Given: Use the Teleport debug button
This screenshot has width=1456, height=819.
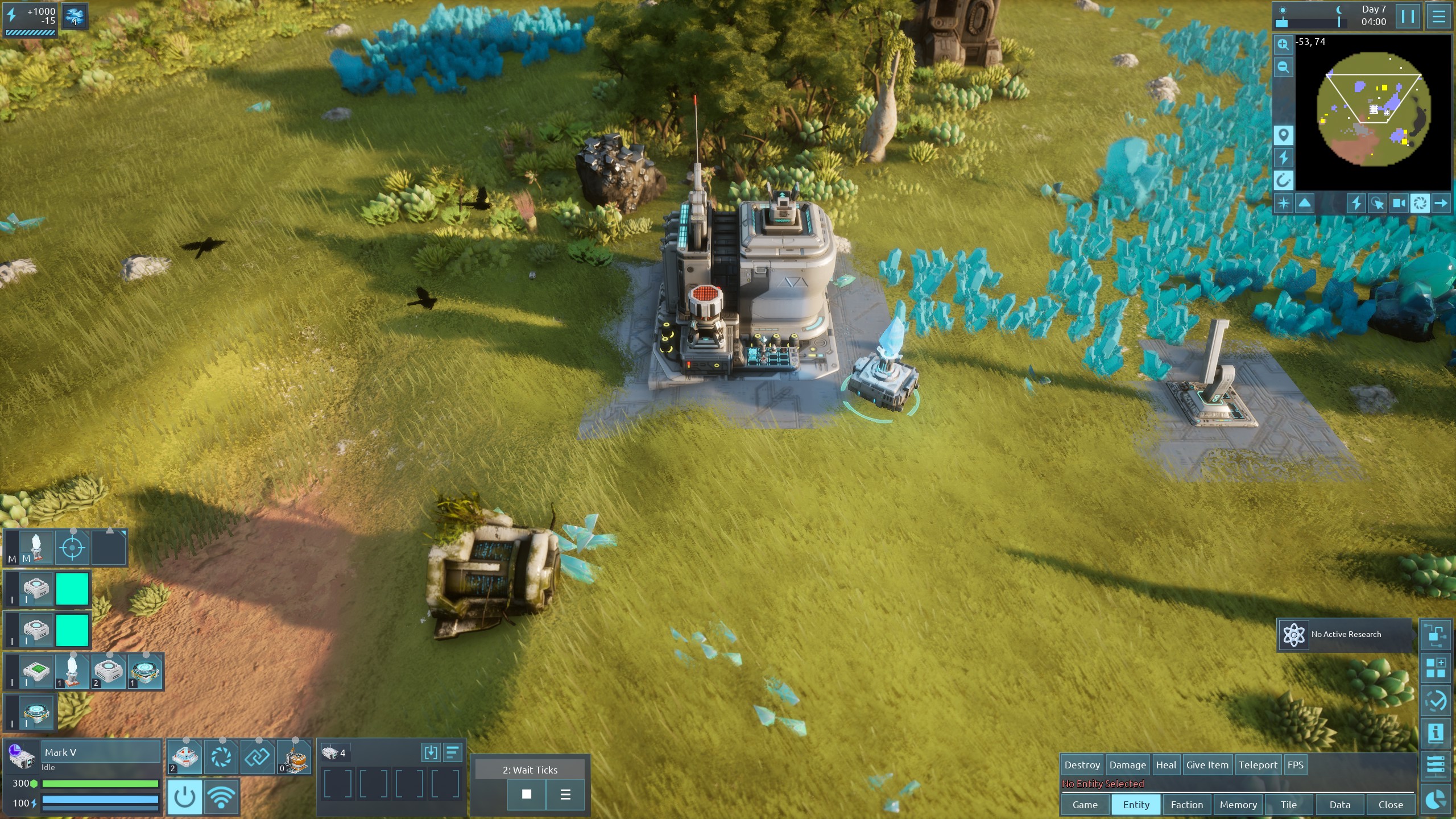Looking at the screenshot, I should pos(1258,765).
